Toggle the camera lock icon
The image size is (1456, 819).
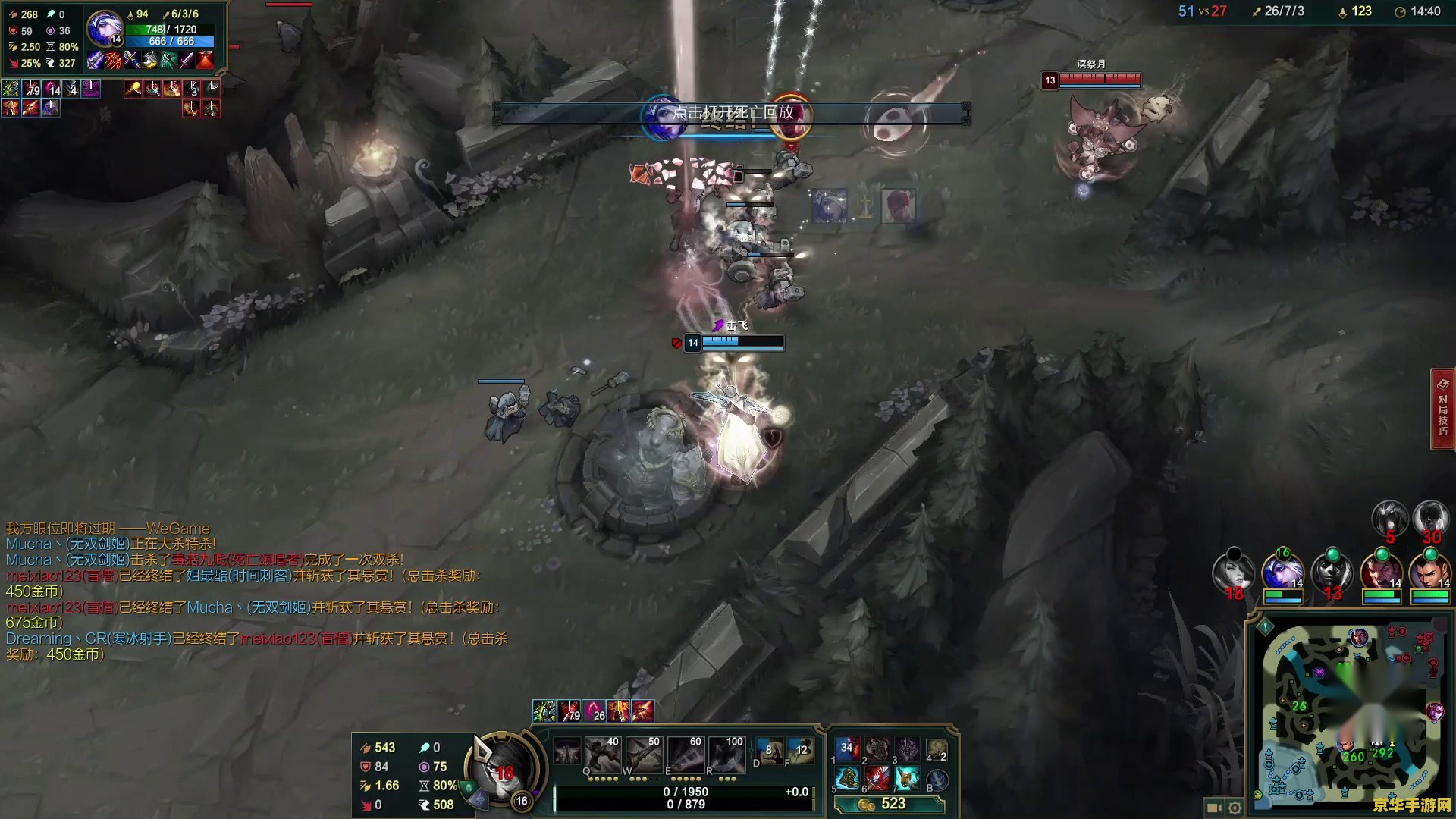pos(1213,808)
